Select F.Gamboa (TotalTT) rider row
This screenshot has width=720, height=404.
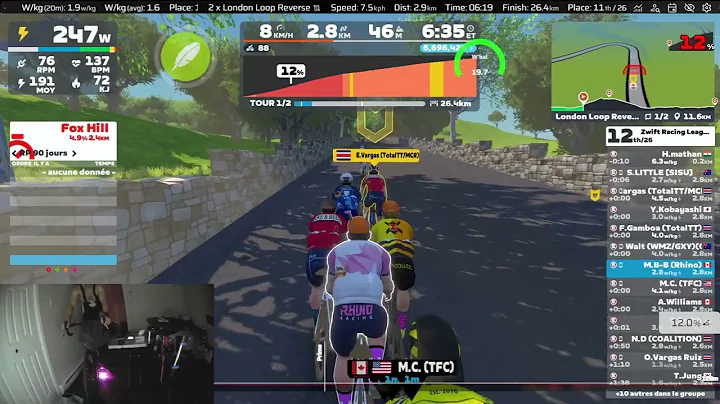click(x=662, y=231)
